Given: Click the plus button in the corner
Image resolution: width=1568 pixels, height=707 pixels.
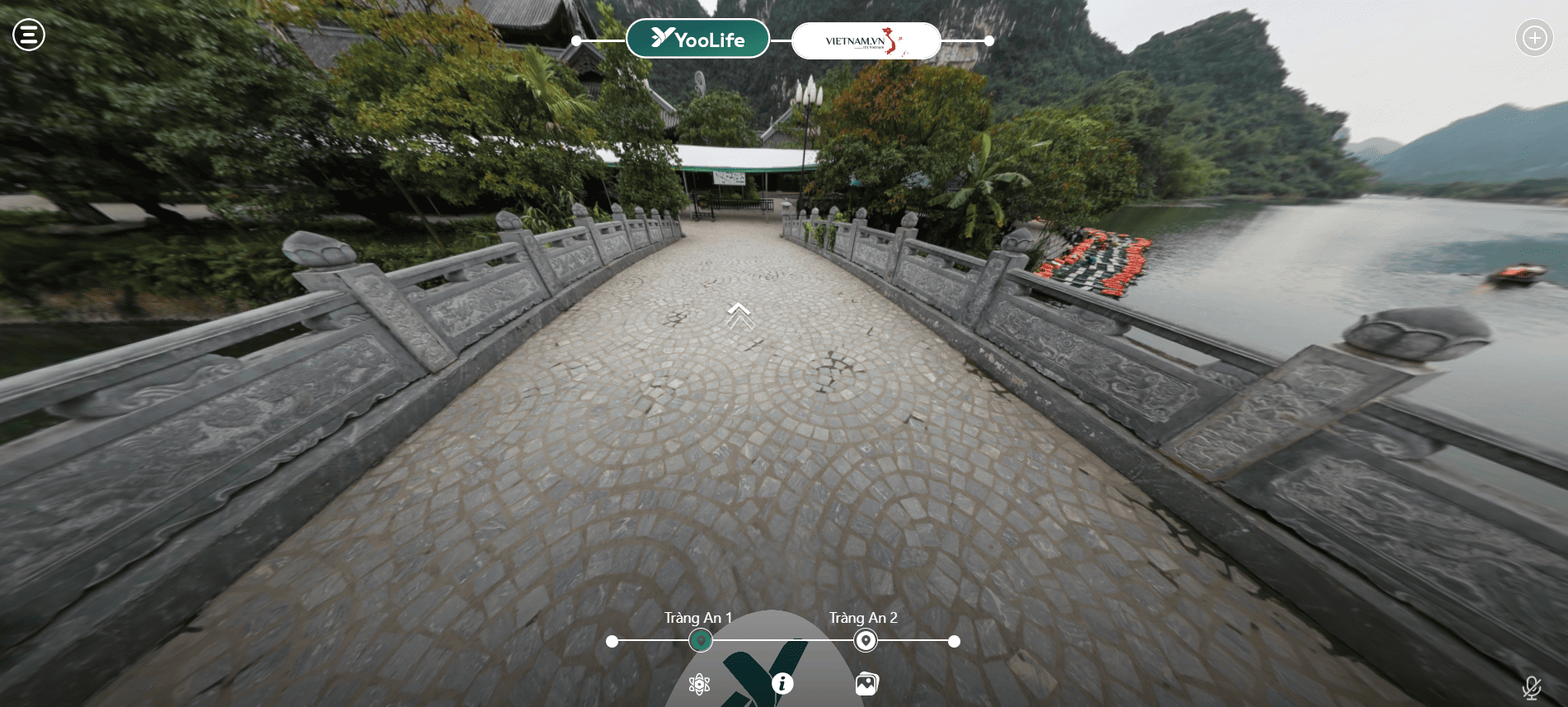Looking at the screenshot, I should pos(1533,38).
